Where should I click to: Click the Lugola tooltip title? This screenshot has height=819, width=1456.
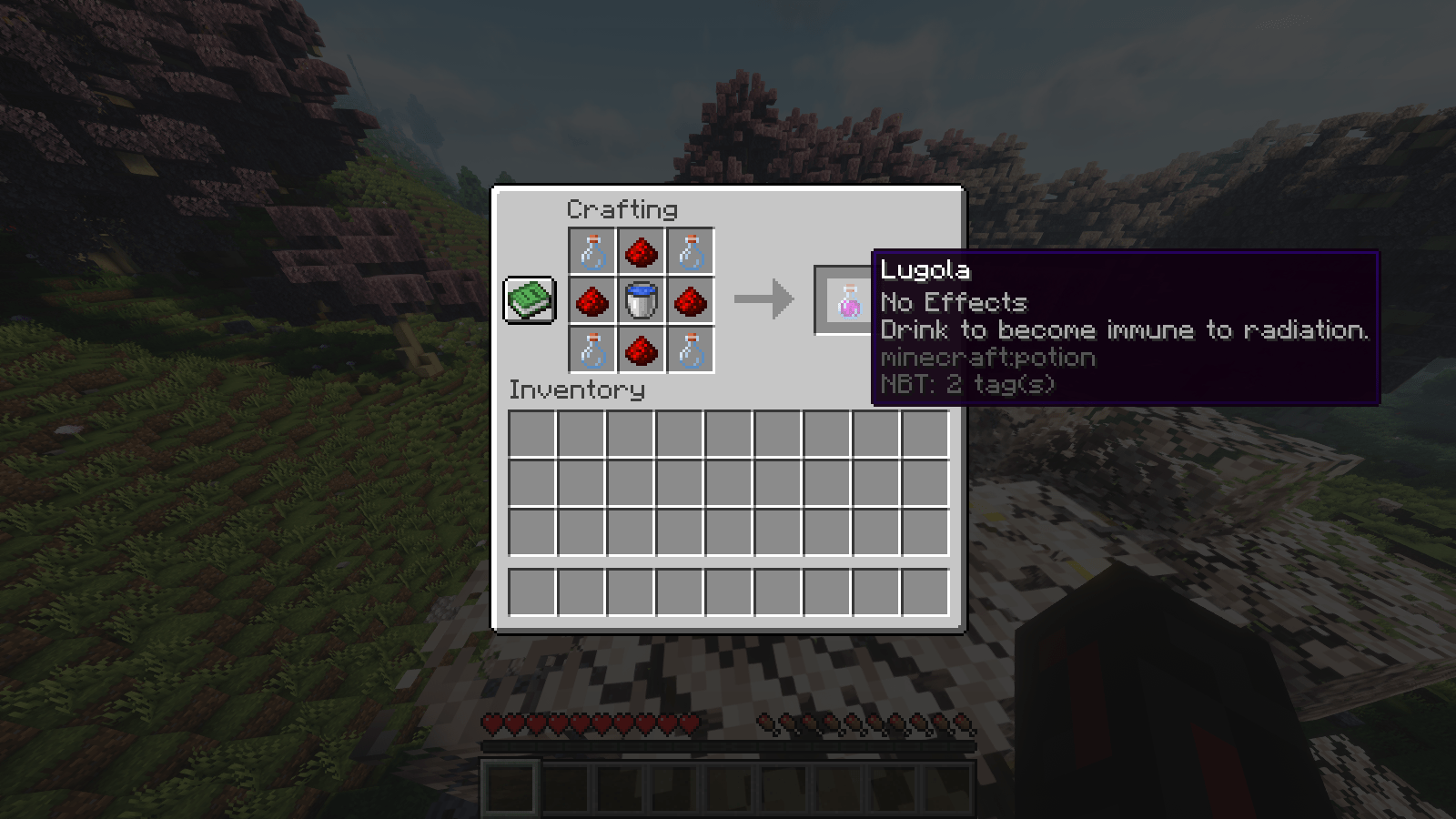pos(925,270)
